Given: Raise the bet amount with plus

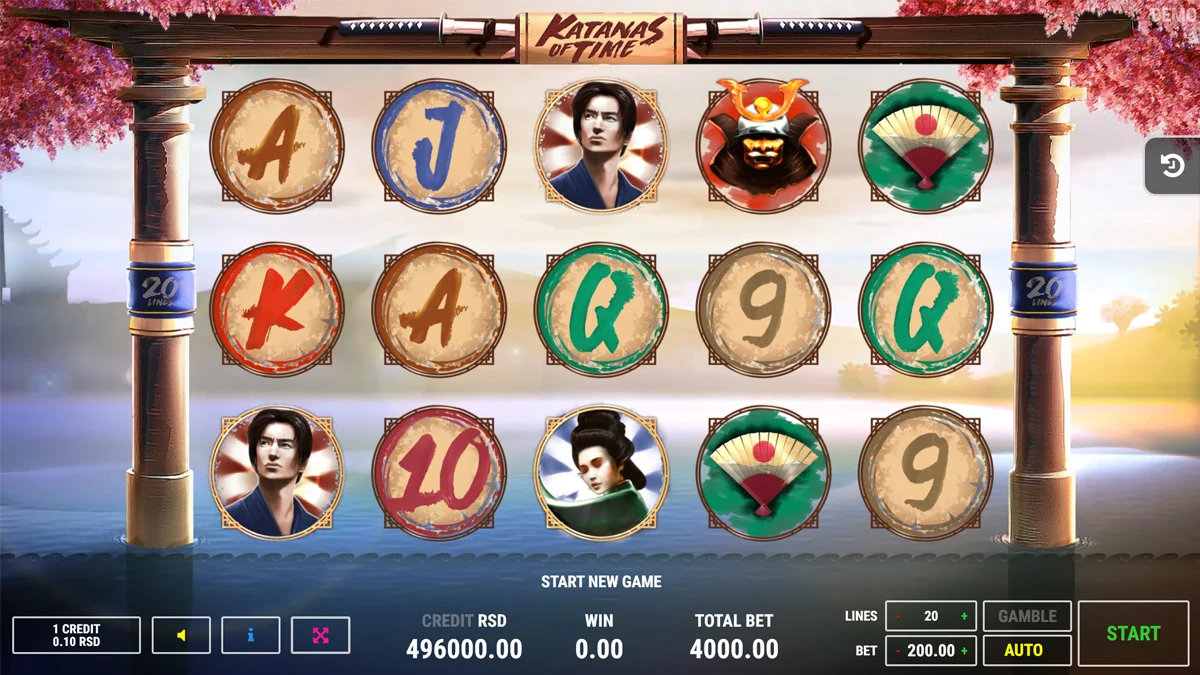Looking at the screenshot, I should pyautogui.click(x=964, y=650).
